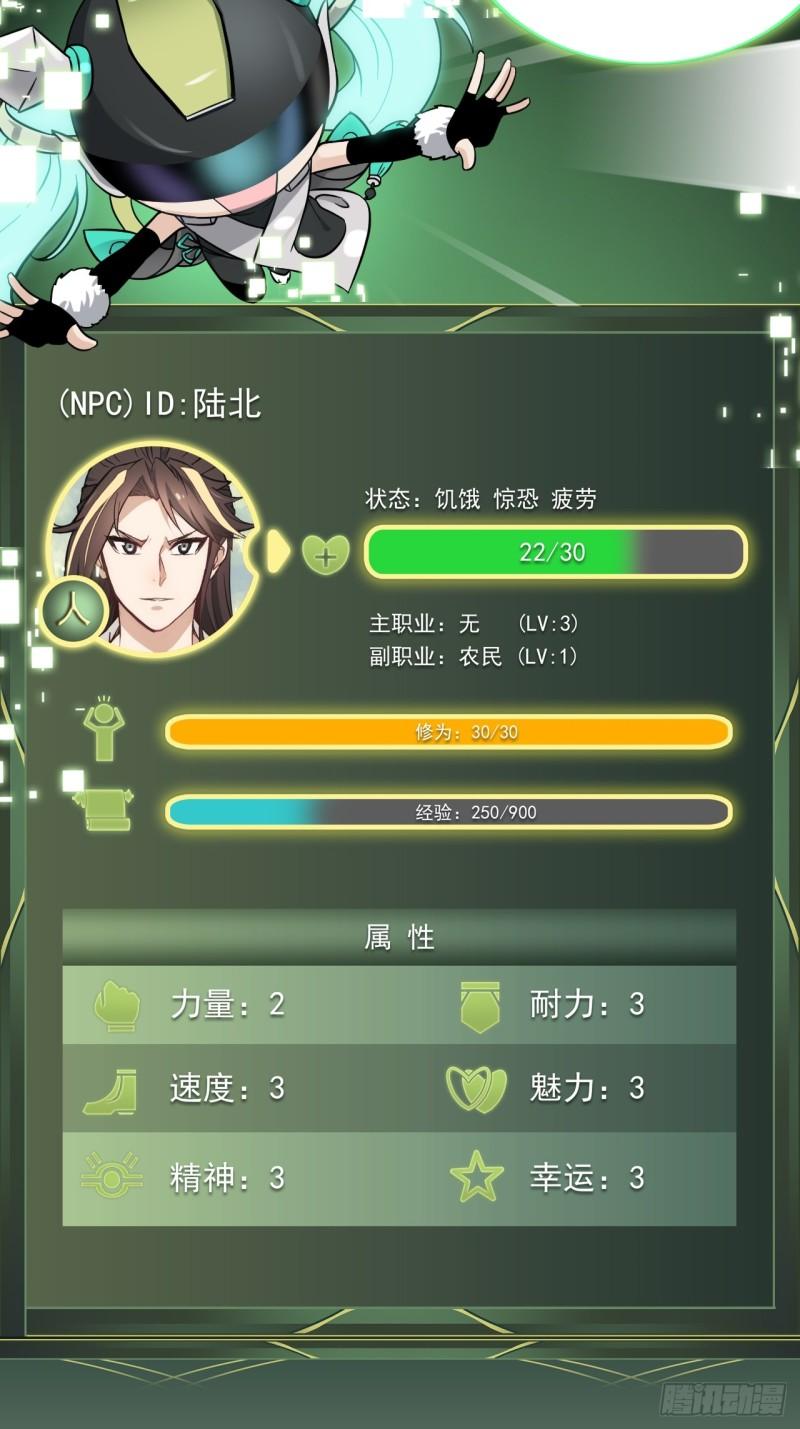Image resolution: width=800 pixels, height=1429 pixels.
Task: Select the 力量 fist icon
Action: pyautogui.click(x=116, y=1005)
